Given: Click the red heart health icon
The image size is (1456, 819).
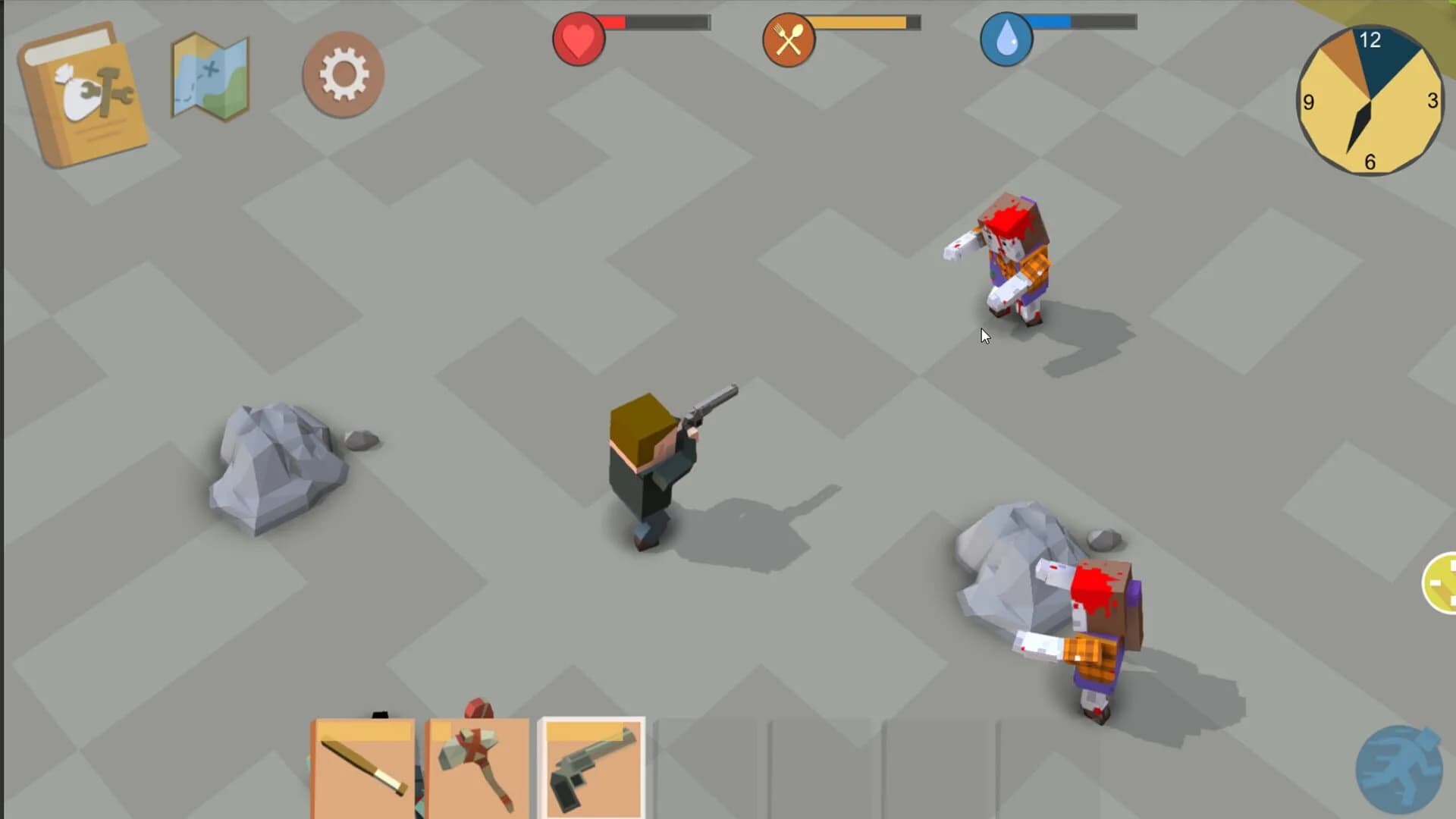Looking at the screenshot, I should pos(578,39).
